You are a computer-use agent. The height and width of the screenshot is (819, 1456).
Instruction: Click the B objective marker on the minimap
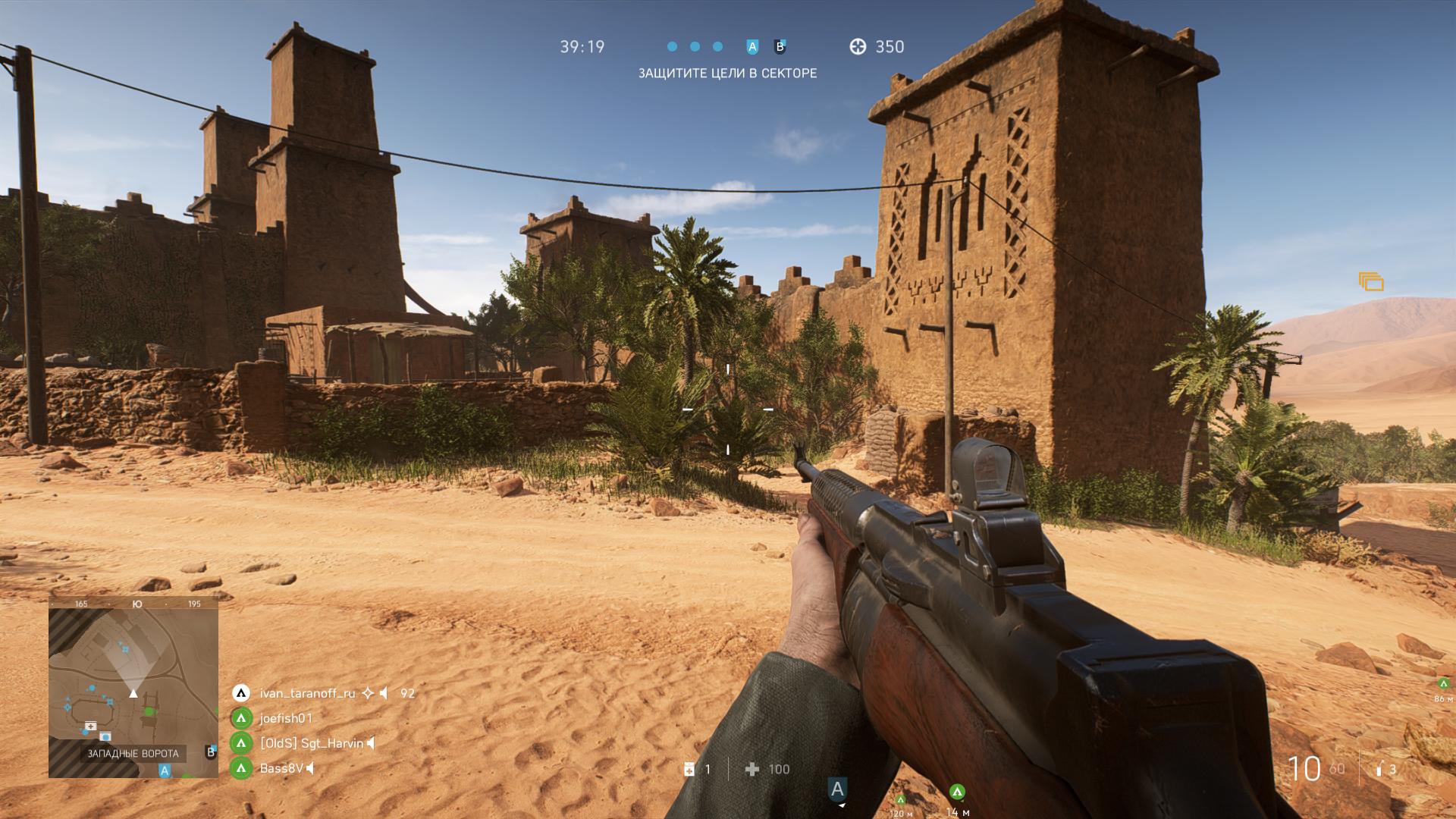tap(211, 752)
